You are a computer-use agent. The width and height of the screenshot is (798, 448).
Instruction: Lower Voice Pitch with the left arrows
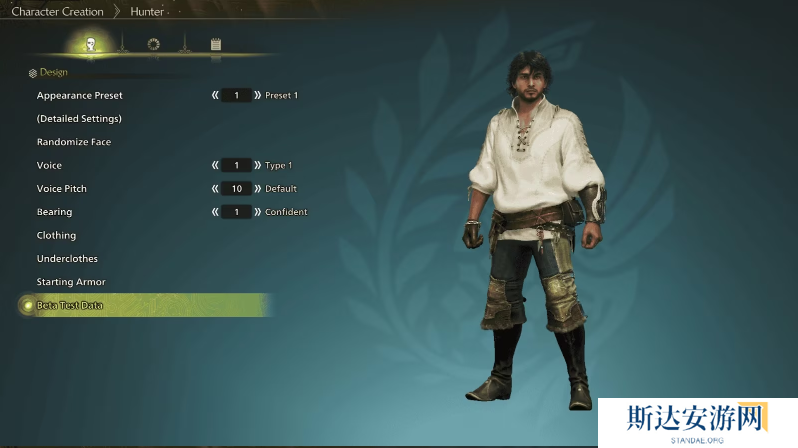215,189
